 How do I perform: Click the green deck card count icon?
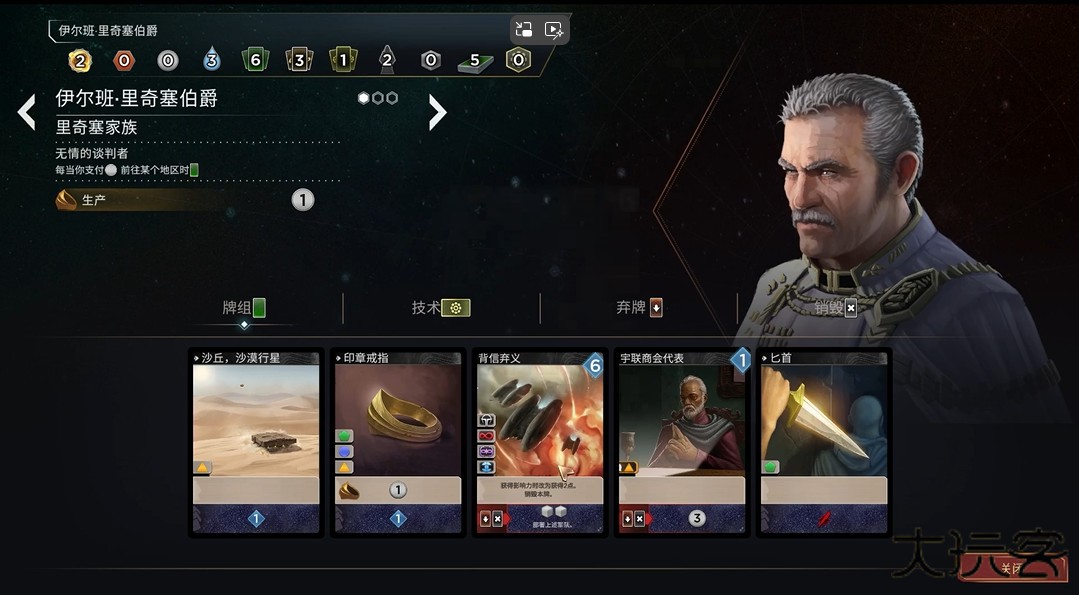(x=255, y=61)
